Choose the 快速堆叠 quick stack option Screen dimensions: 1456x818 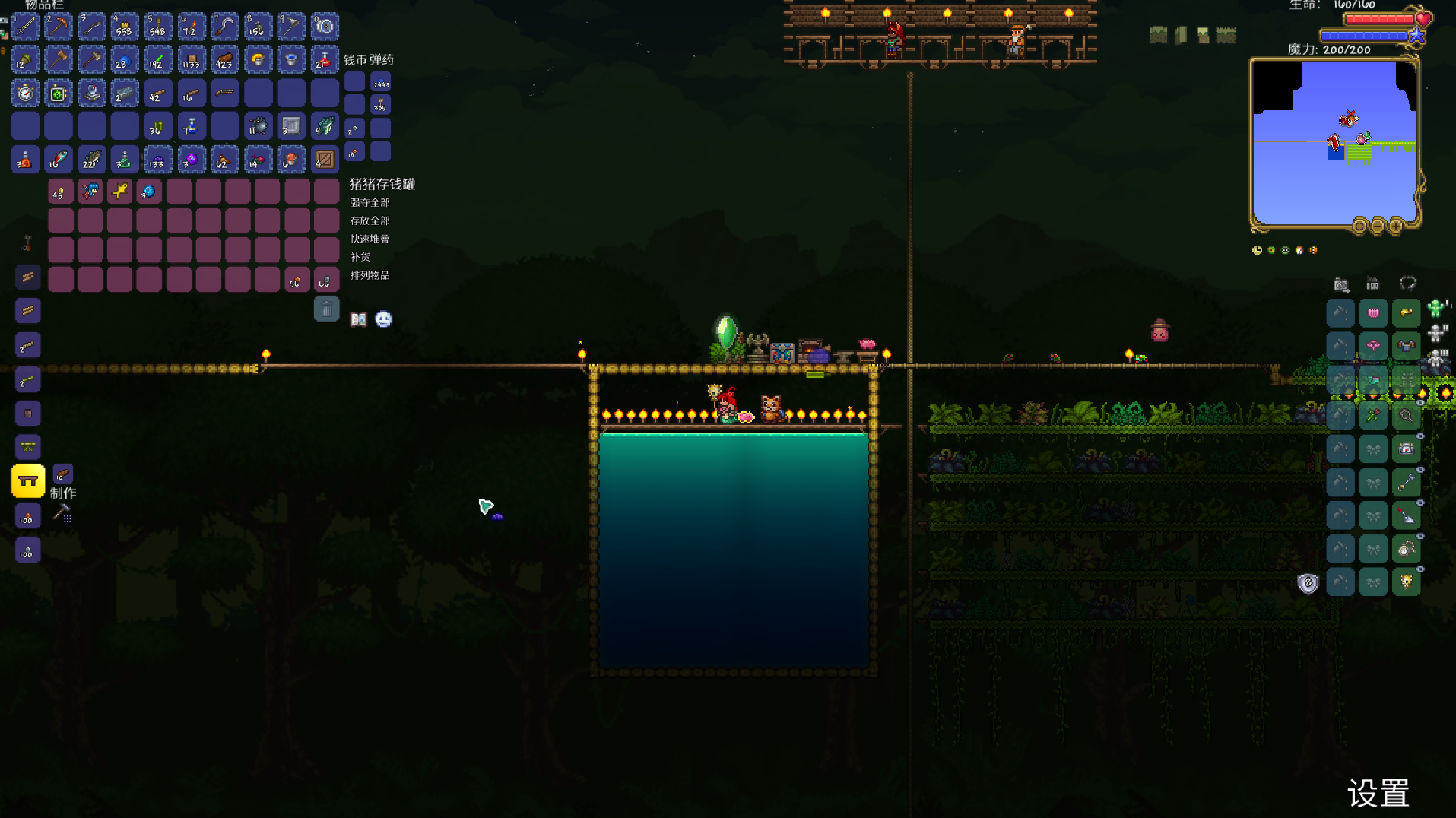(x=370, y=239)
